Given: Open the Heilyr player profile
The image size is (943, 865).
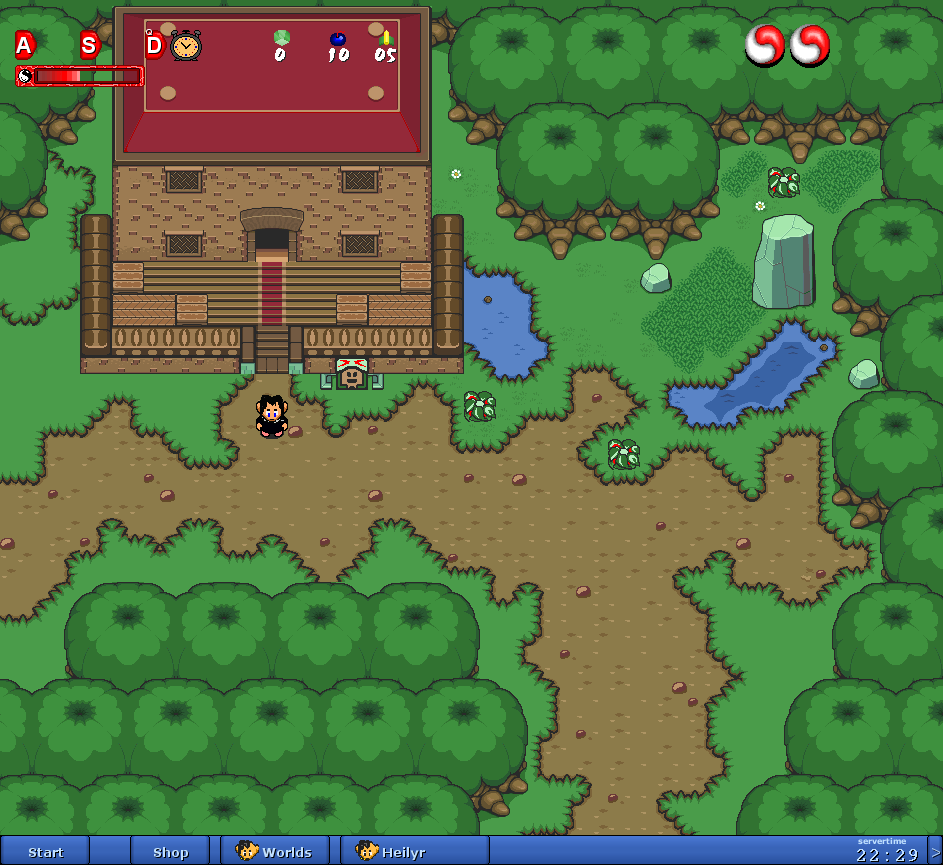Looking at the screenshot, I should (392, 852).
